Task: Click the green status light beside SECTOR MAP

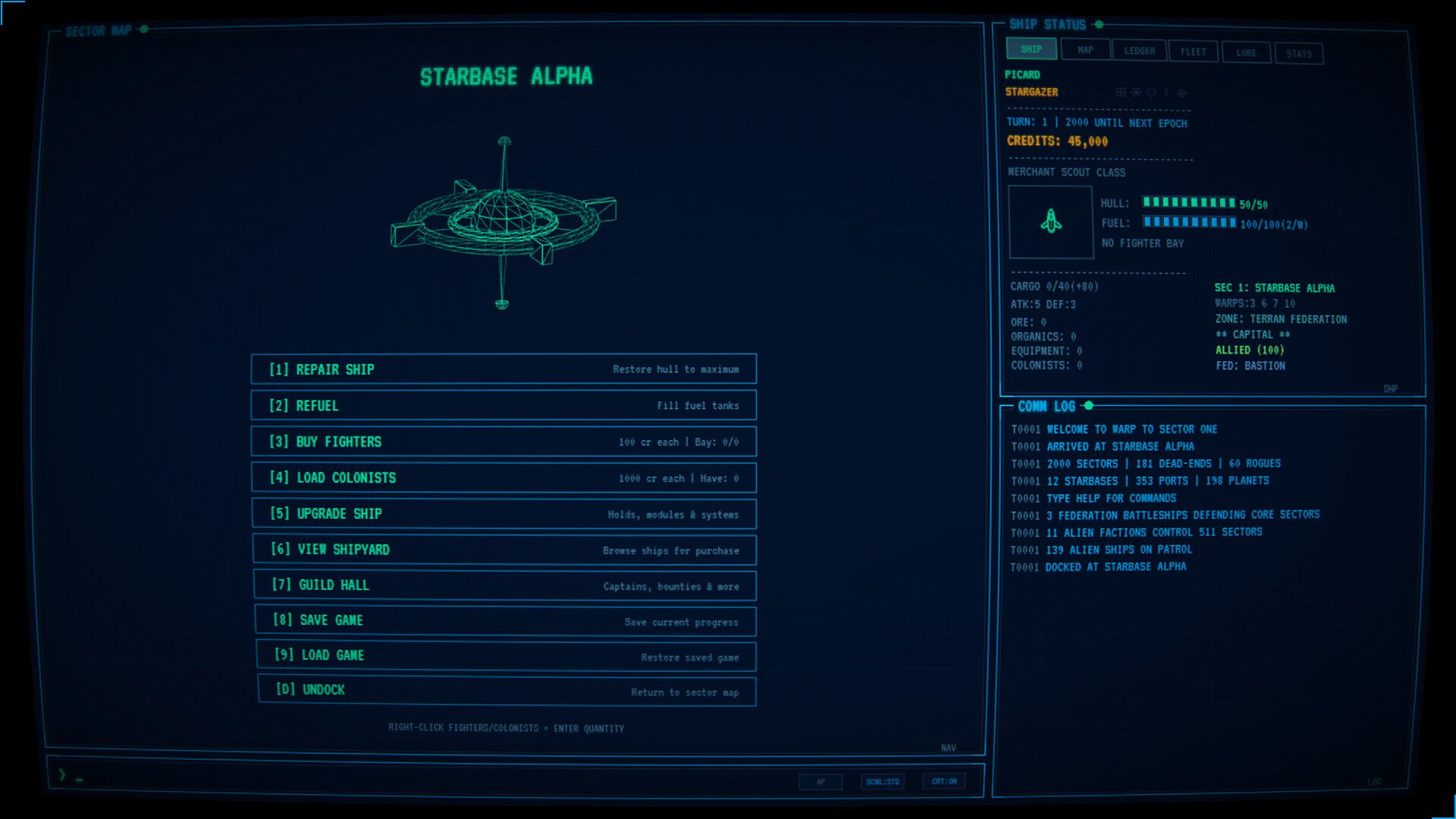Action: click(x=143, y=31)
